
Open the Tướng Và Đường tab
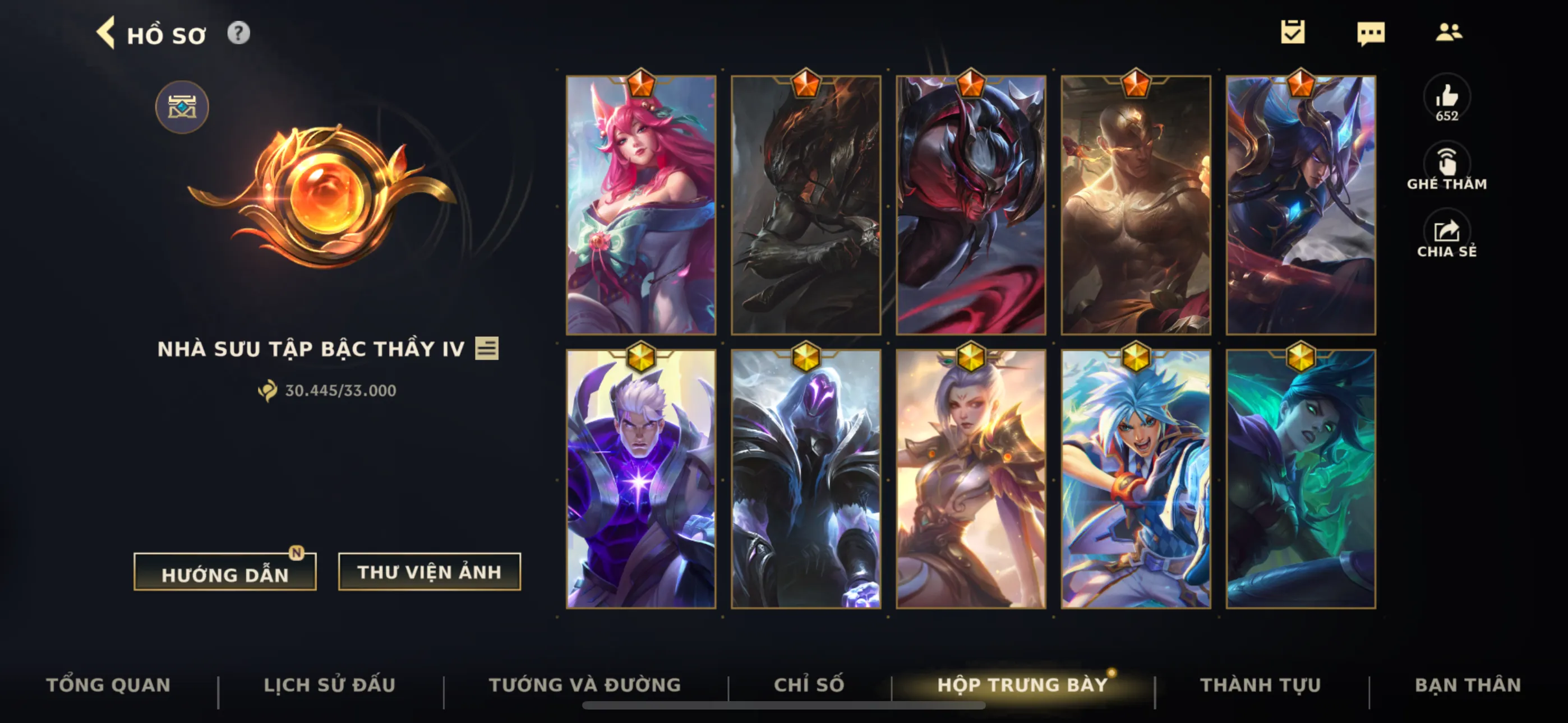click(585, 685)
